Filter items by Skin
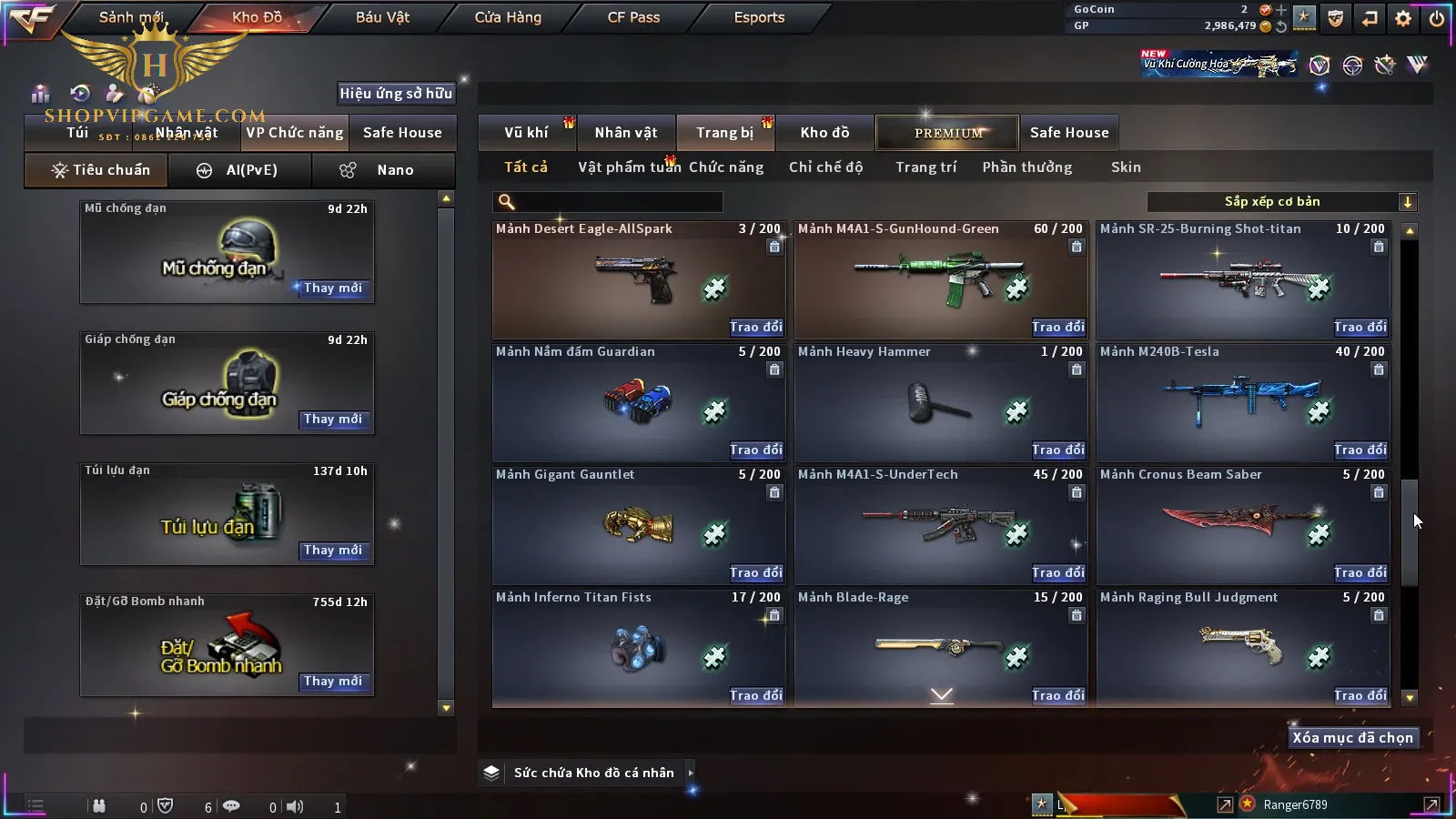This screenshot has width=1456, height=819. (1126, 167)
